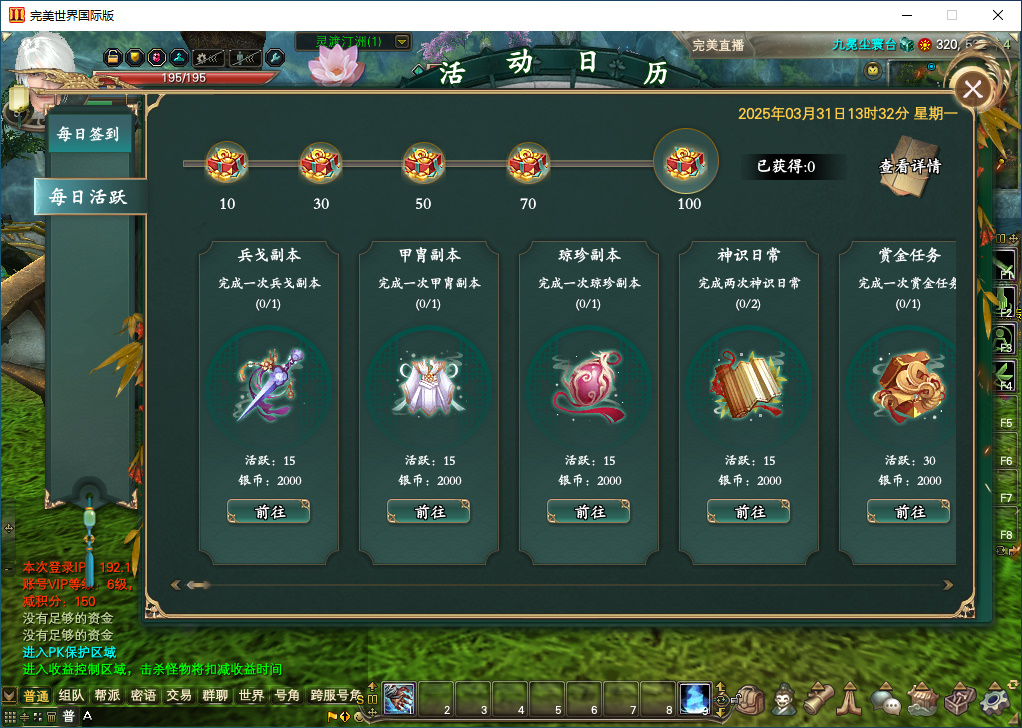The width and height of the screenshot is (1022, 728).
Task: Activate the first hotbar skill slot
Action: coord(399,698)
